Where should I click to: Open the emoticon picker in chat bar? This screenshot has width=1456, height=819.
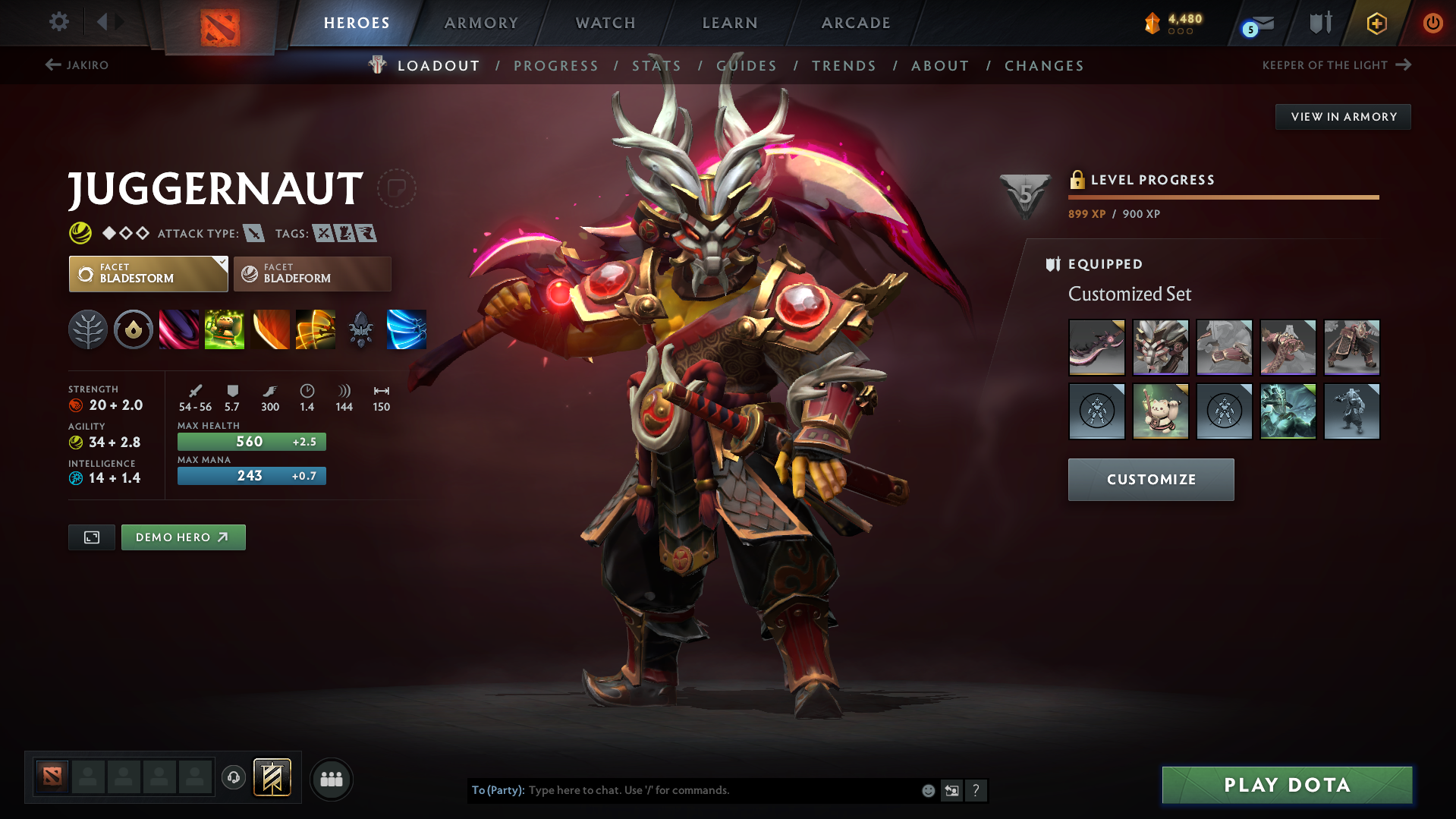coord(928,790)
